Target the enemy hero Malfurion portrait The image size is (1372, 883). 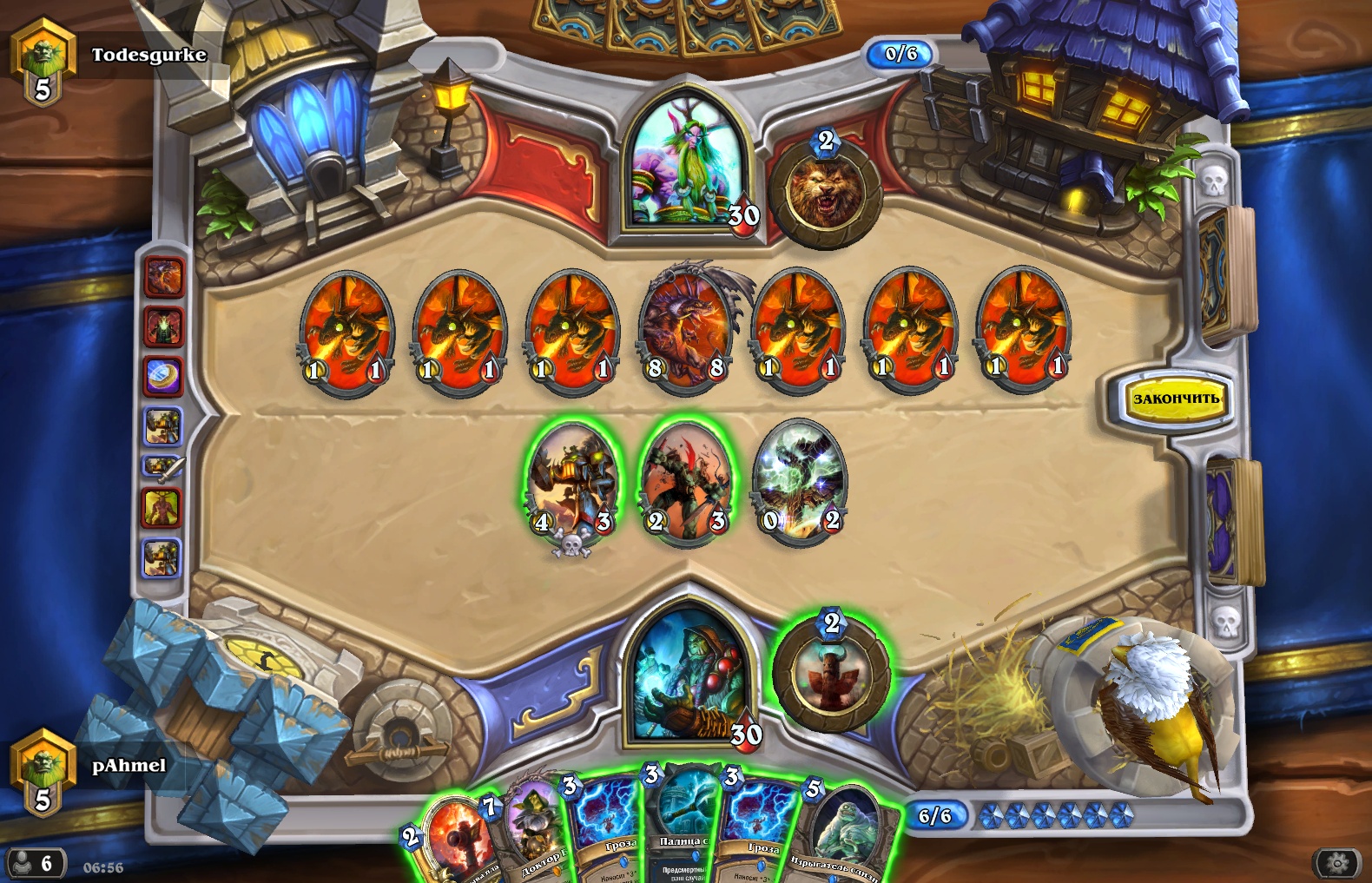click(686, 165)
